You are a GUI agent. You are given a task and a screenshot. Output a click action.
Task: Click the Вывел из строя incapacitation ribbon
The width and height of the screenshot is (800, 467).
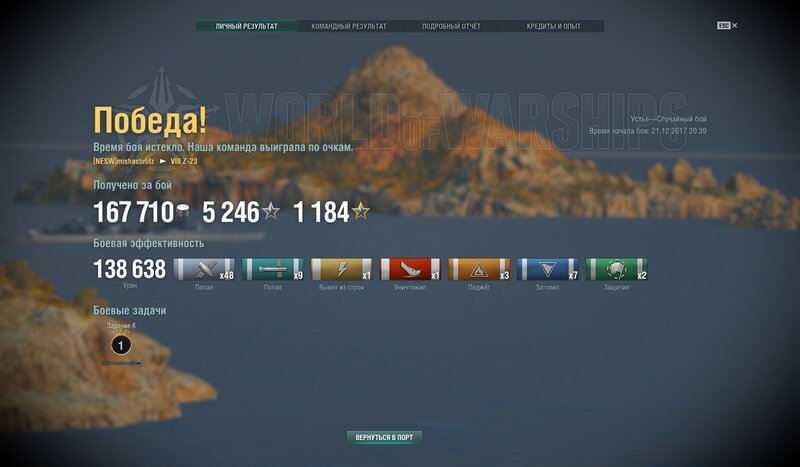(341, 269)
